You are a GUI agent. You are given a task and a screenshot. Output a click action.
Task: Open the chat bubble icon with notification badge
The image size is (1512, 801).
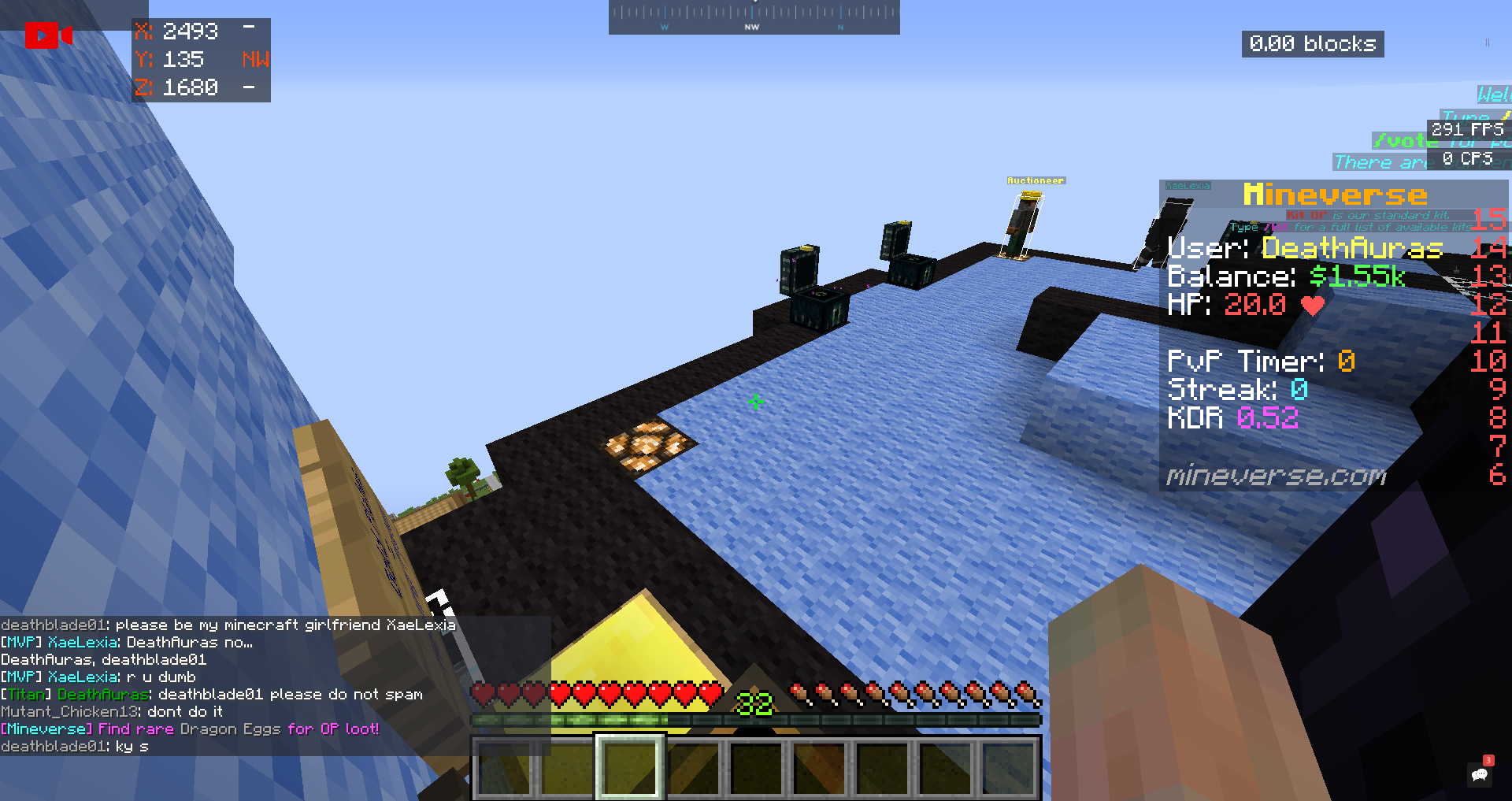click(1480, 773)
